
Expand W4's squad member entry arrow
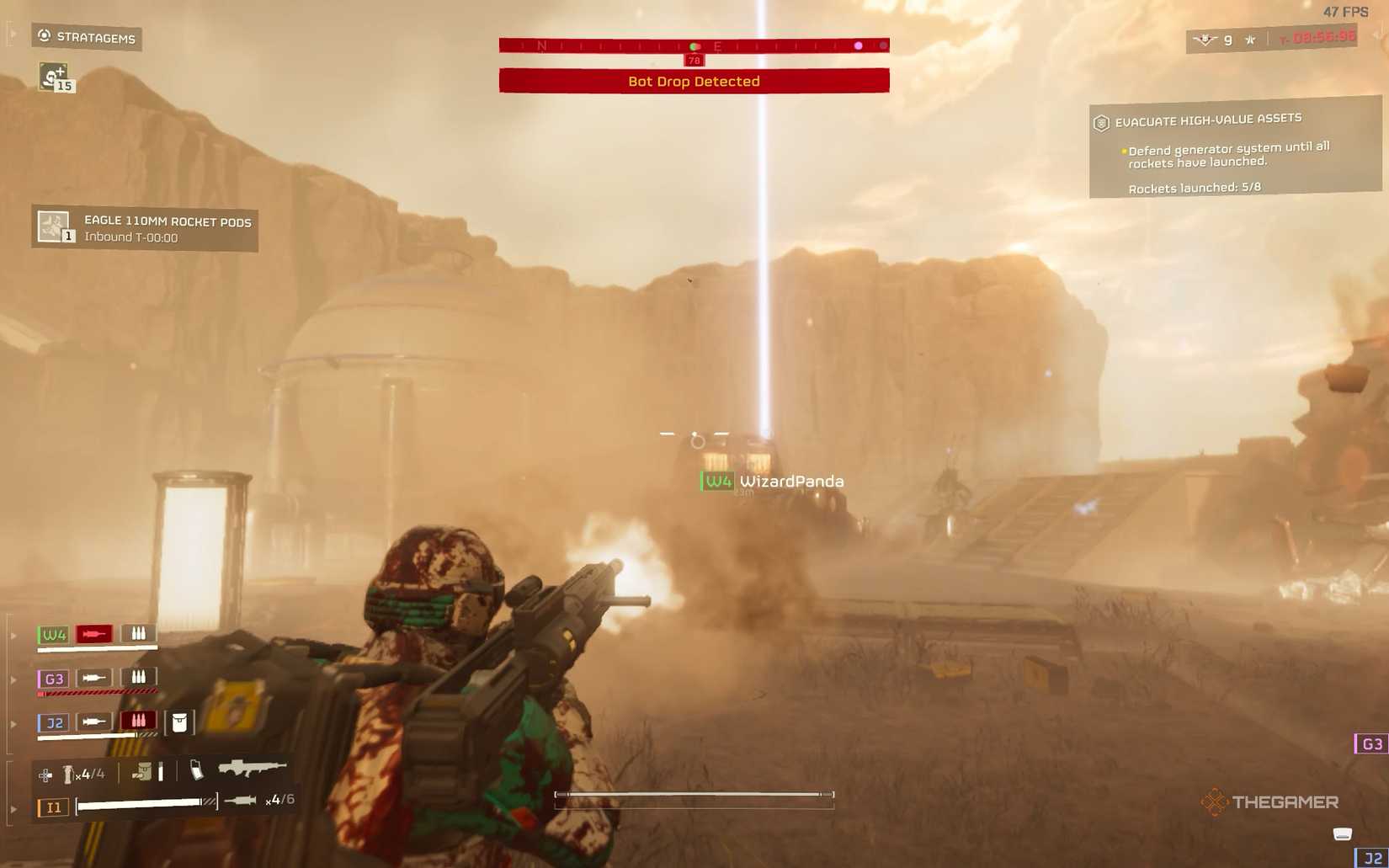[x=14, y=636]
